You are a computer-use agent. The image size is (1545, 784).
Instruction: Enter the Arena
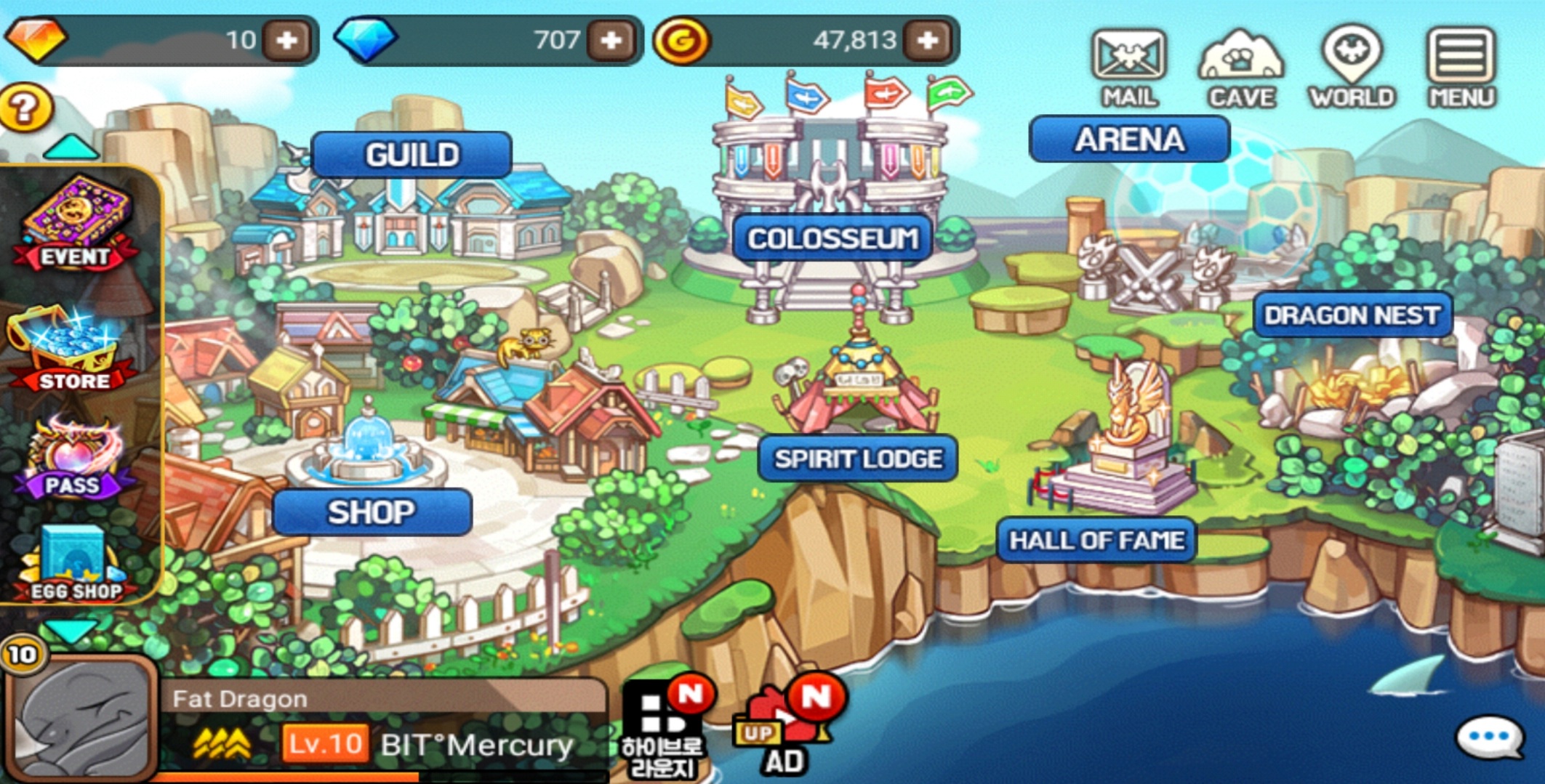coord(1129,139)
